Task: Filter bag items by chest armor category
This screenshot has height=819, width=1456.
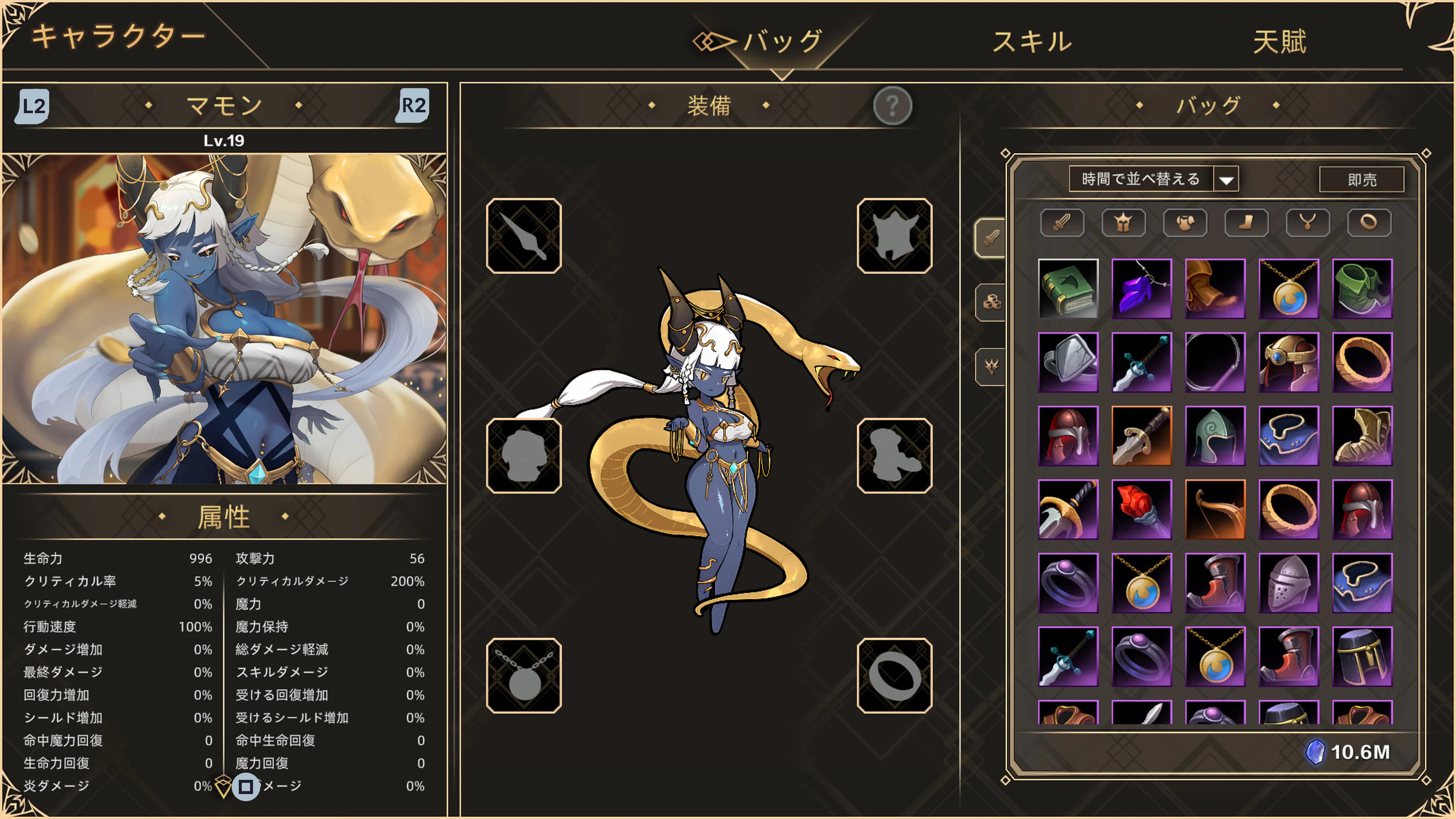Action: pyautogui.click(x=1185, y=222)
